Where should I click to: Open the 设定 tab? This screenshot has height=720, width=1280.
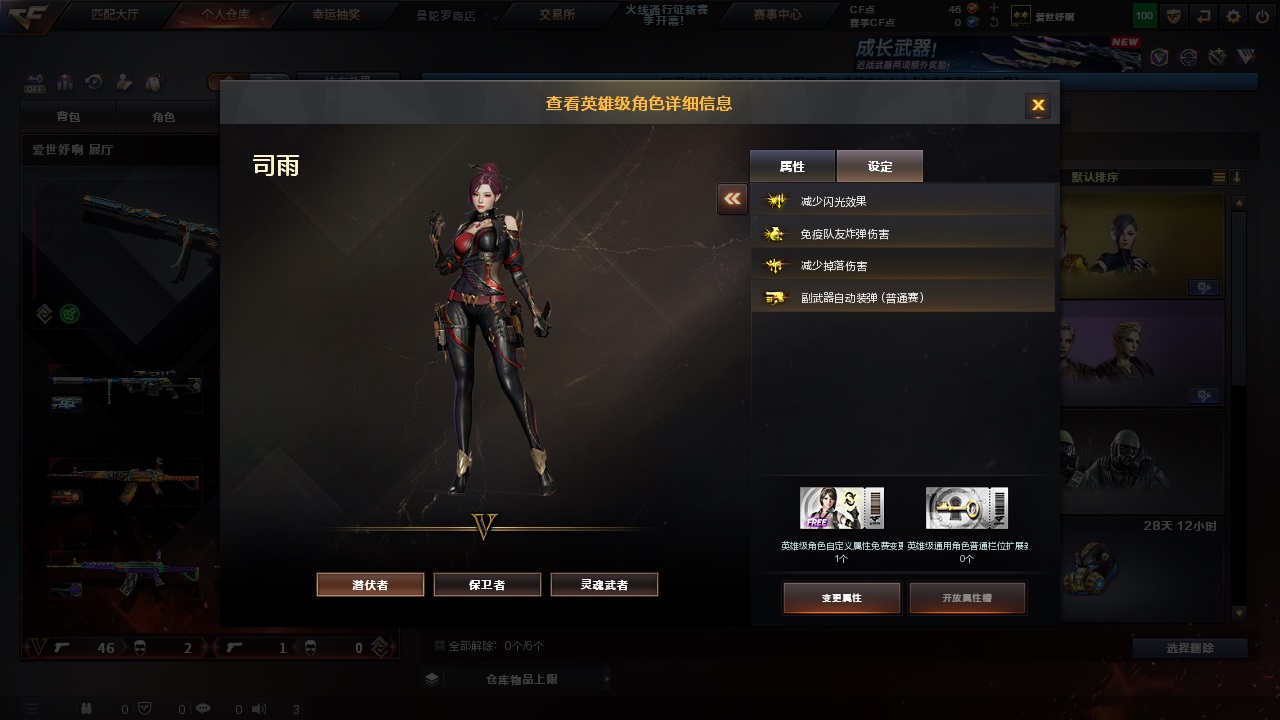(880, 167)
